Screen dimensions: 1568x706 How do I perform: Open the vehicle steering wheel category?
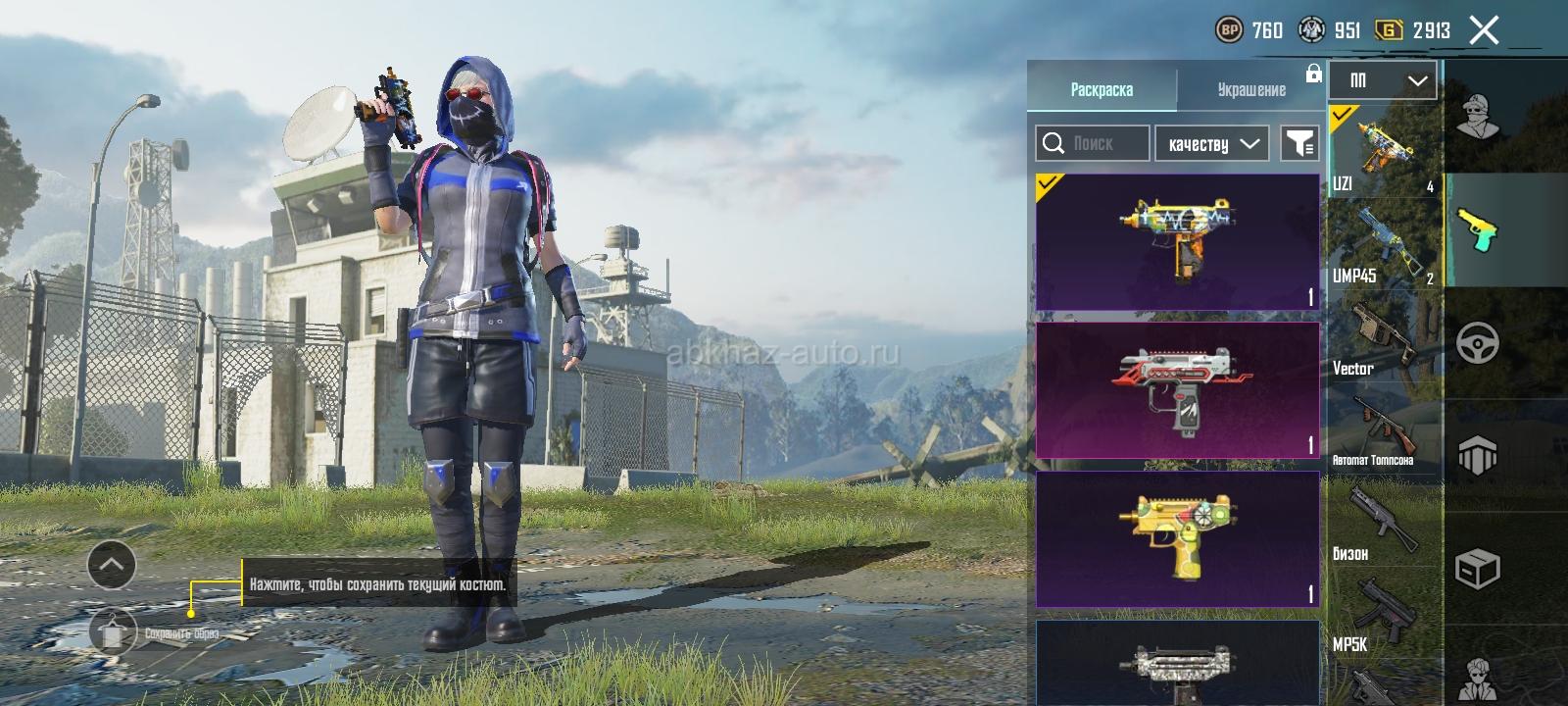pyautogui.click(x=1478, y=343)
